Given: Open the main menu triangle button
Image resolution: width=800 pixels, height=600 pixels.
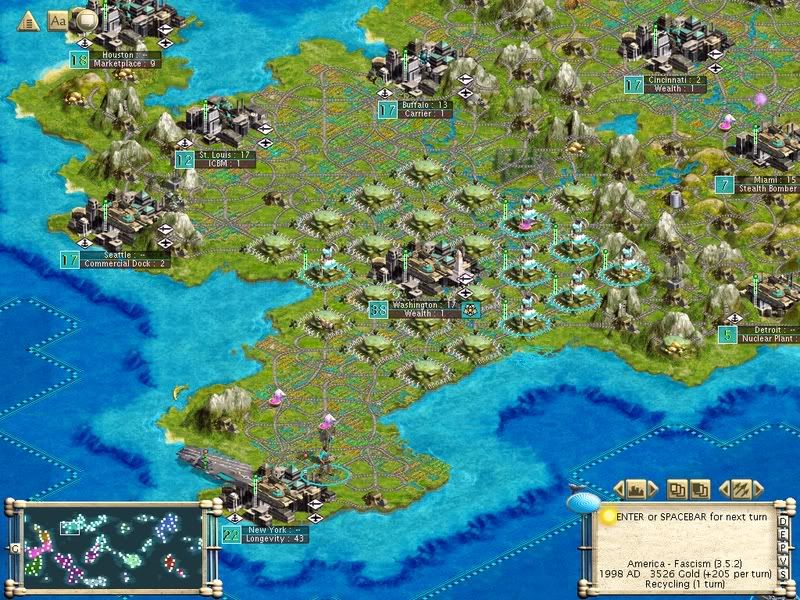Looking at the screenshot, I should [27, 19].
